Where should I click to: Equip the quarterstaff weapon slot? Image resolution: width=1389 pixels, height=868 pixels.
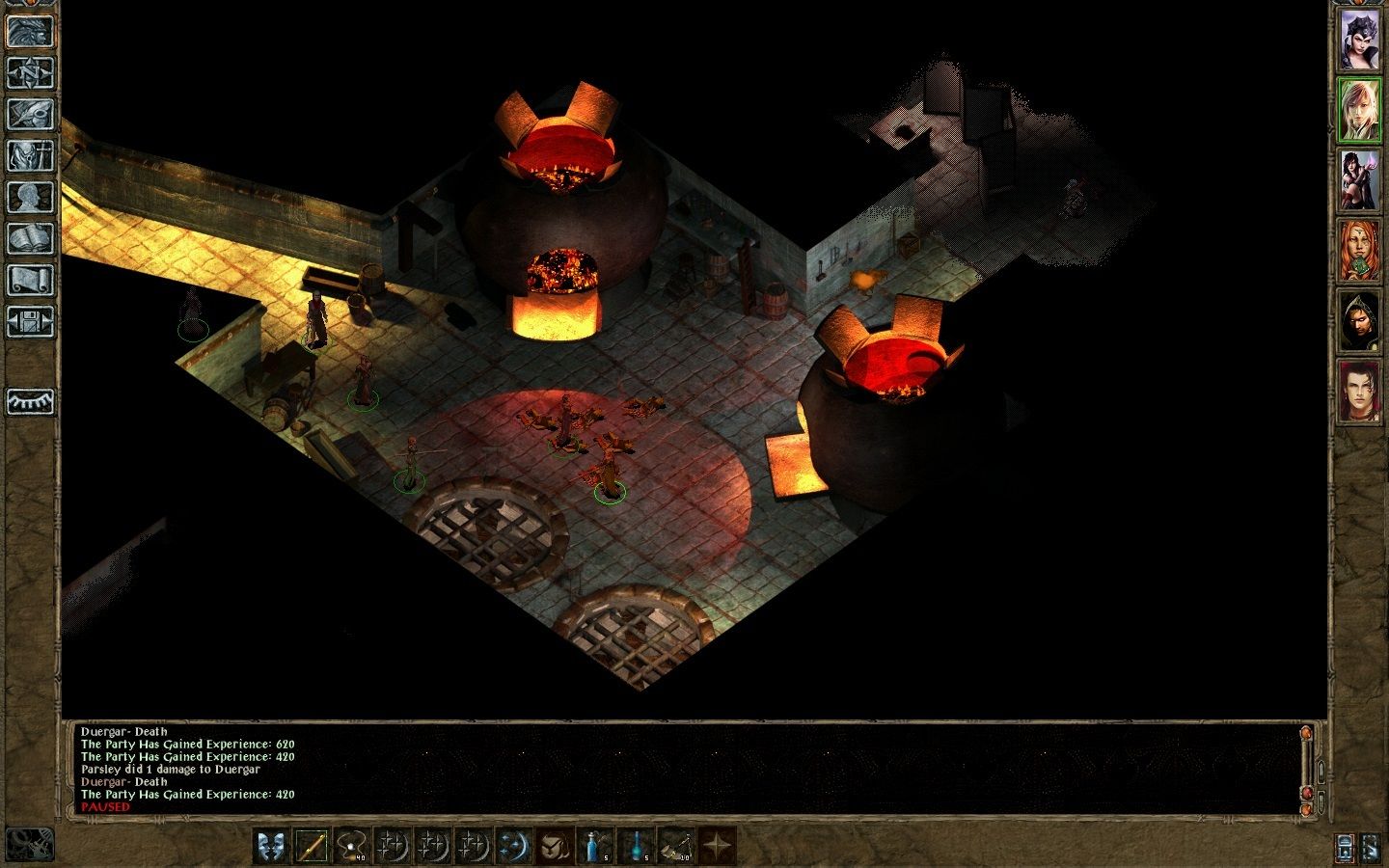(312, 846)
